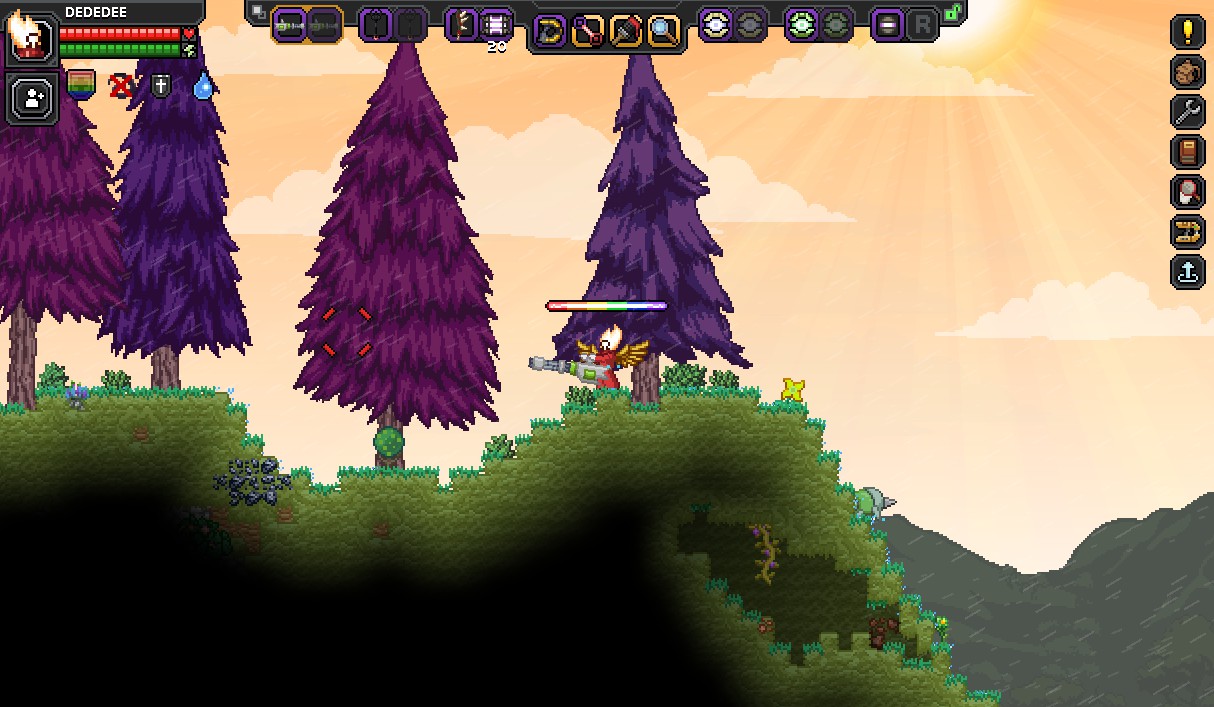This screenshot has width=1214, height=707.
Task: Select the rope coil tool slot
Action: (x=549, y=31)
